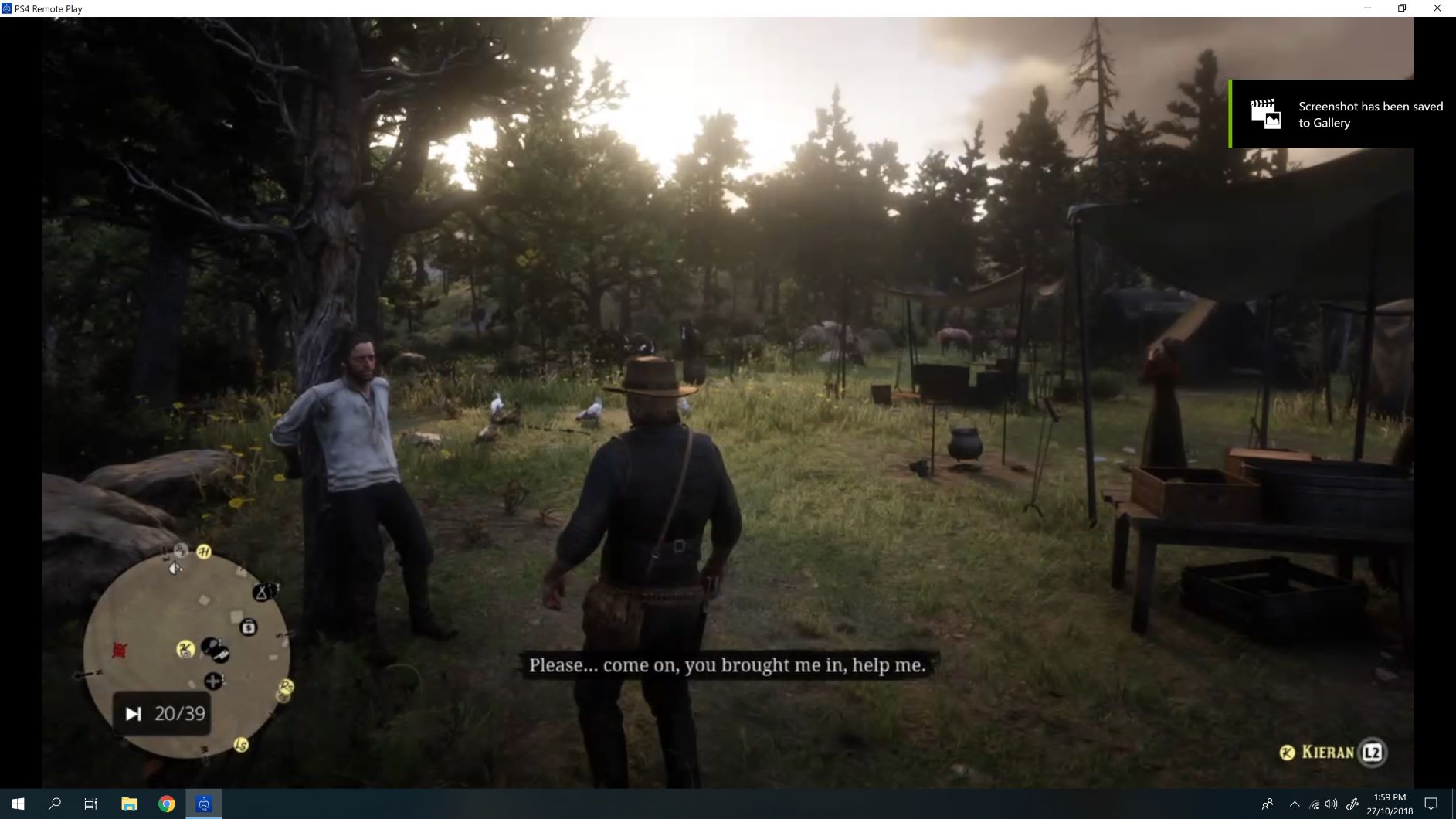Click the camp donation dollar icon on minimap
1456x819 pixels.
[249, 627]
